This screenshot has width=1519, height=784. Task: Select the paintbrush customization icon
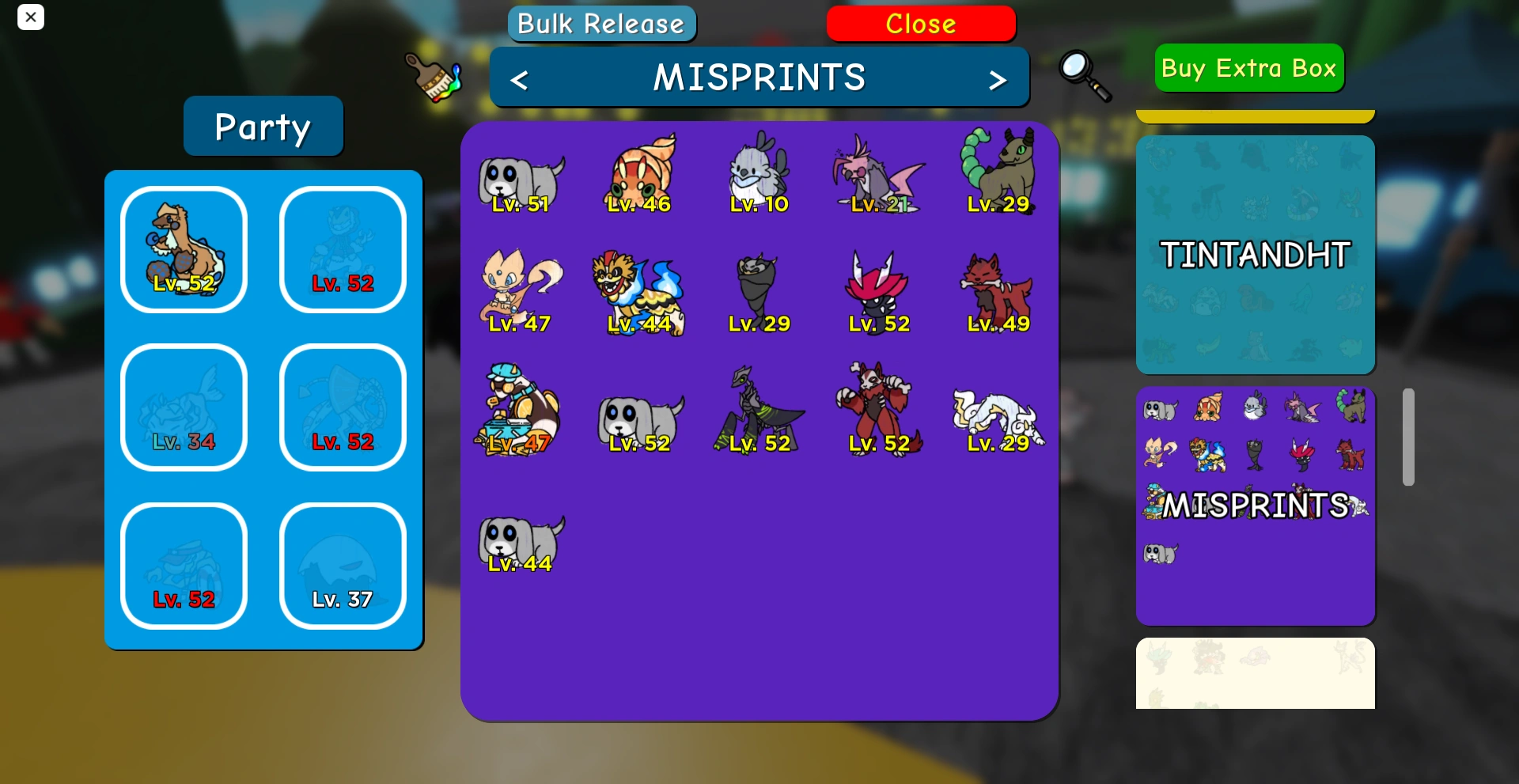[x=434, y=77]
